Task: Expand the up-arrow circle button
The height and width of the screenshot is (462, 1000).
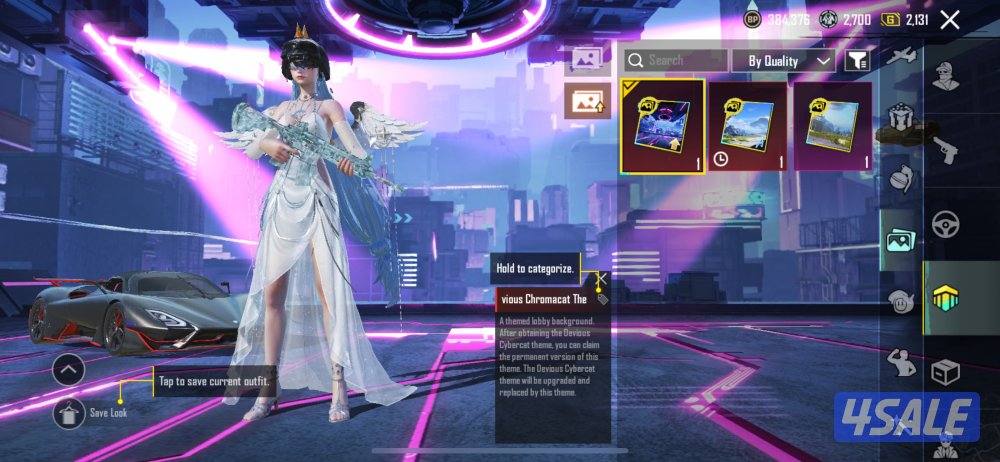Action: tap(69, 370)
